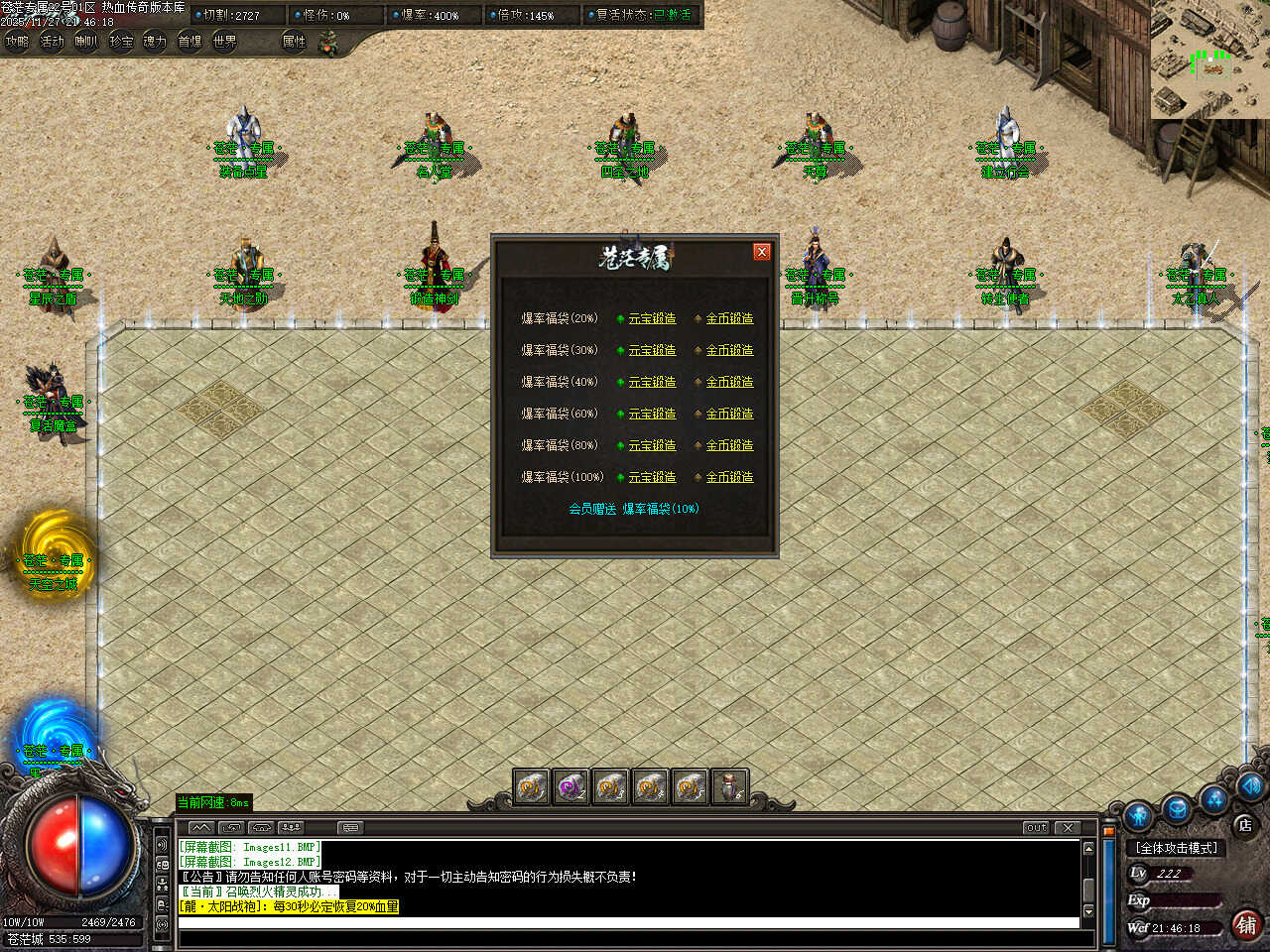
Task: Open the 珍宝 treasure menu
Action: tap(121, 42)
